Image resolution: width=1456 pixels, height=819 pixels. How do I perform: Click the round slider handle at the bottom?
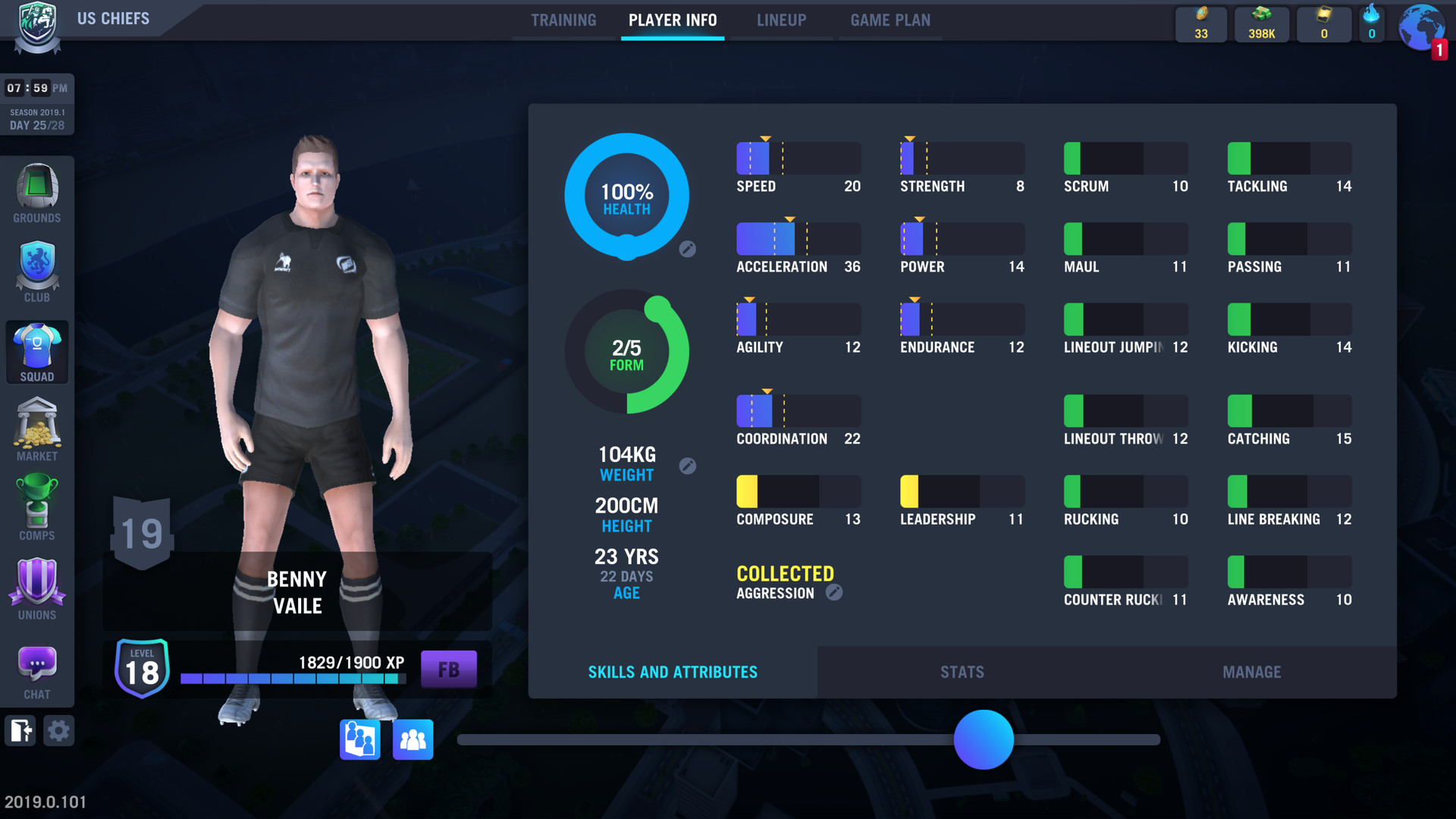[x=984, y=739]
